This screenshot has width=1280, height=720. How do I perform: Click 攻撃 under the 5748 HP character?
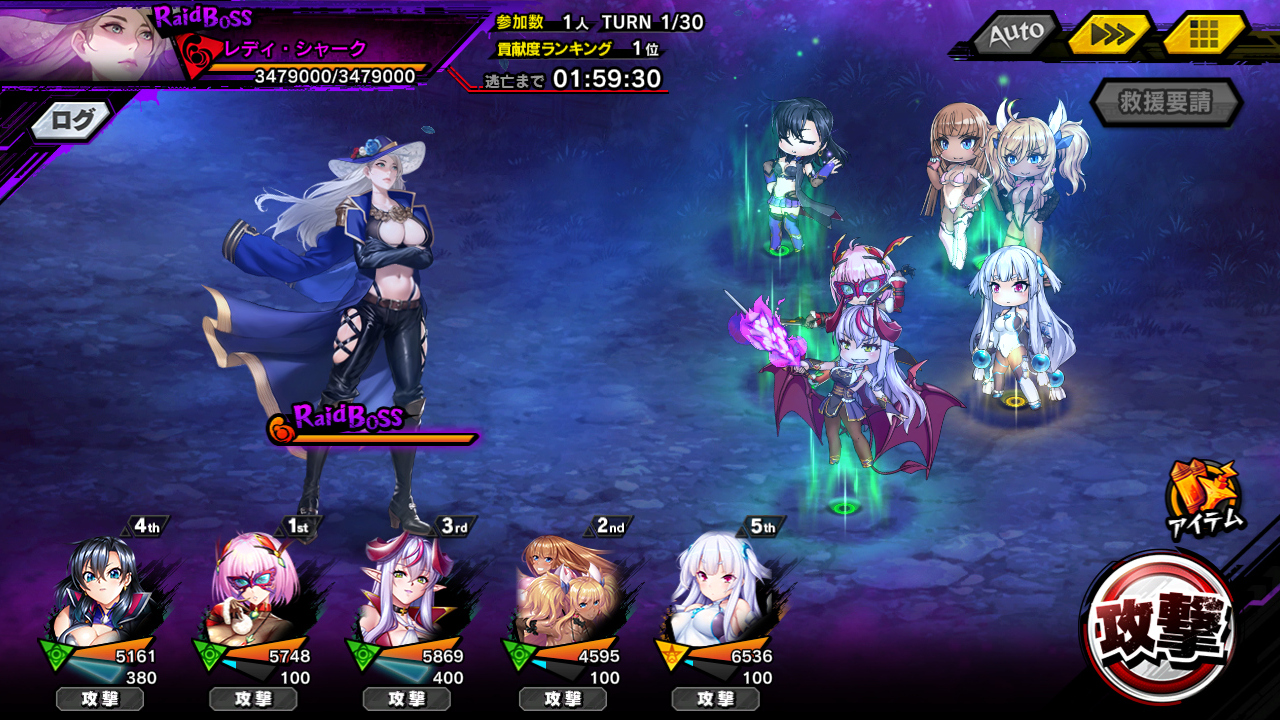[x=253, y=699]
